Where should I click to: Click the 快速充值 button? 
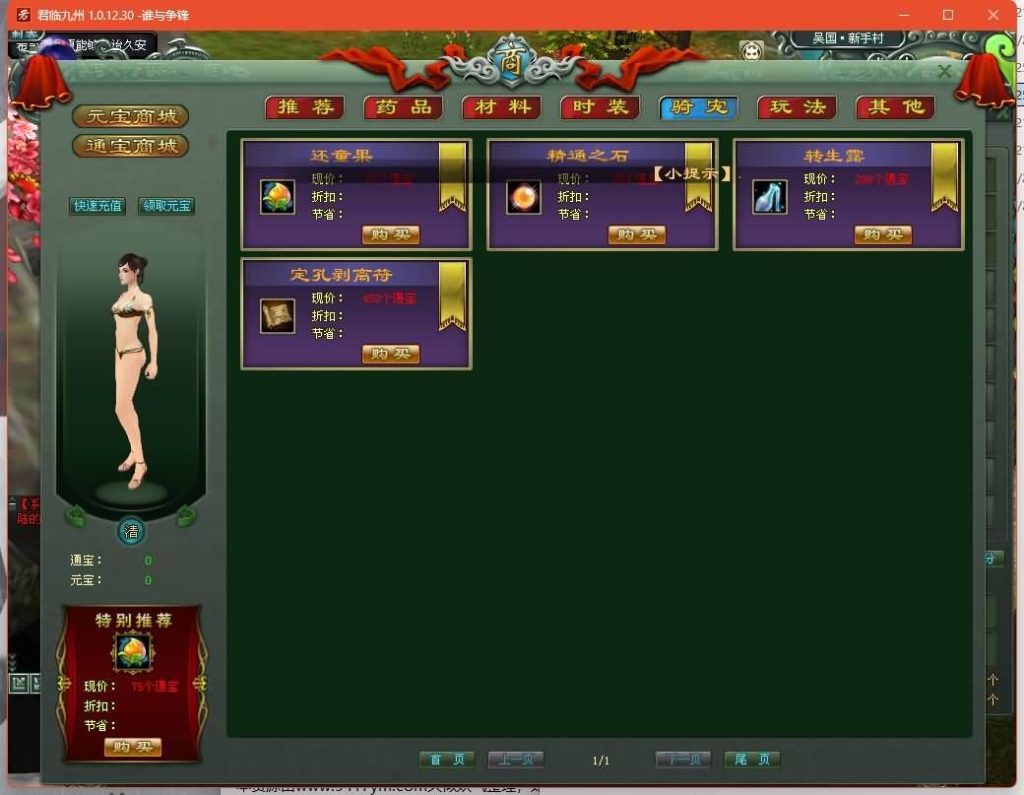coord(97,206)
